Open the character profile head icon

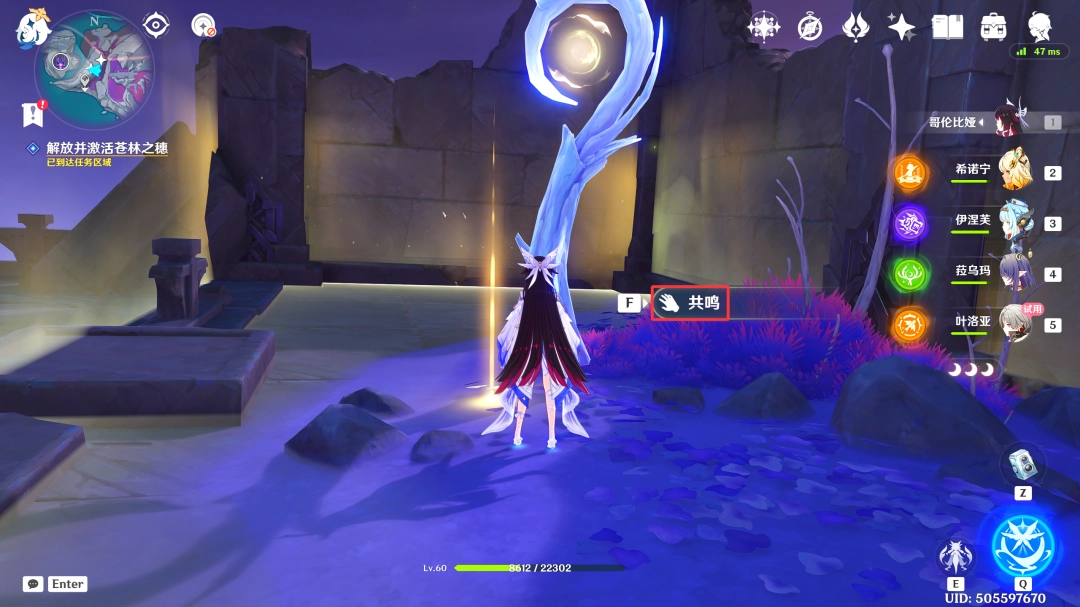(1040, 25)
